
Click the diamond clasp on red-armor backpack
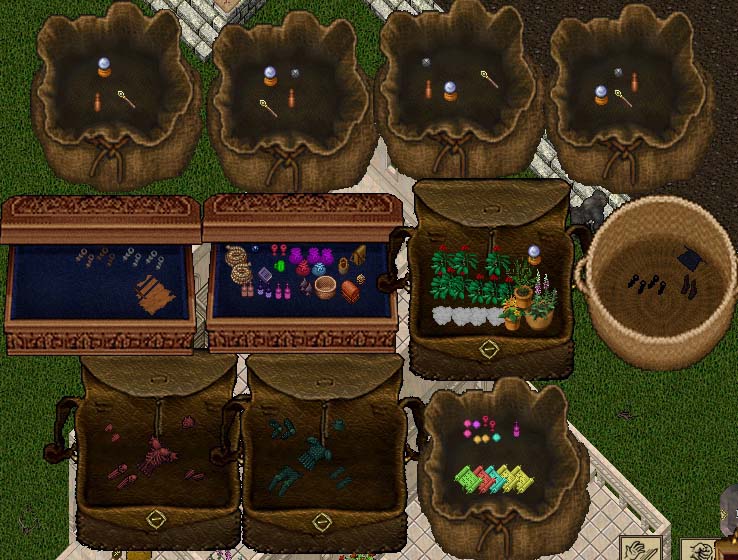[154, 517]
